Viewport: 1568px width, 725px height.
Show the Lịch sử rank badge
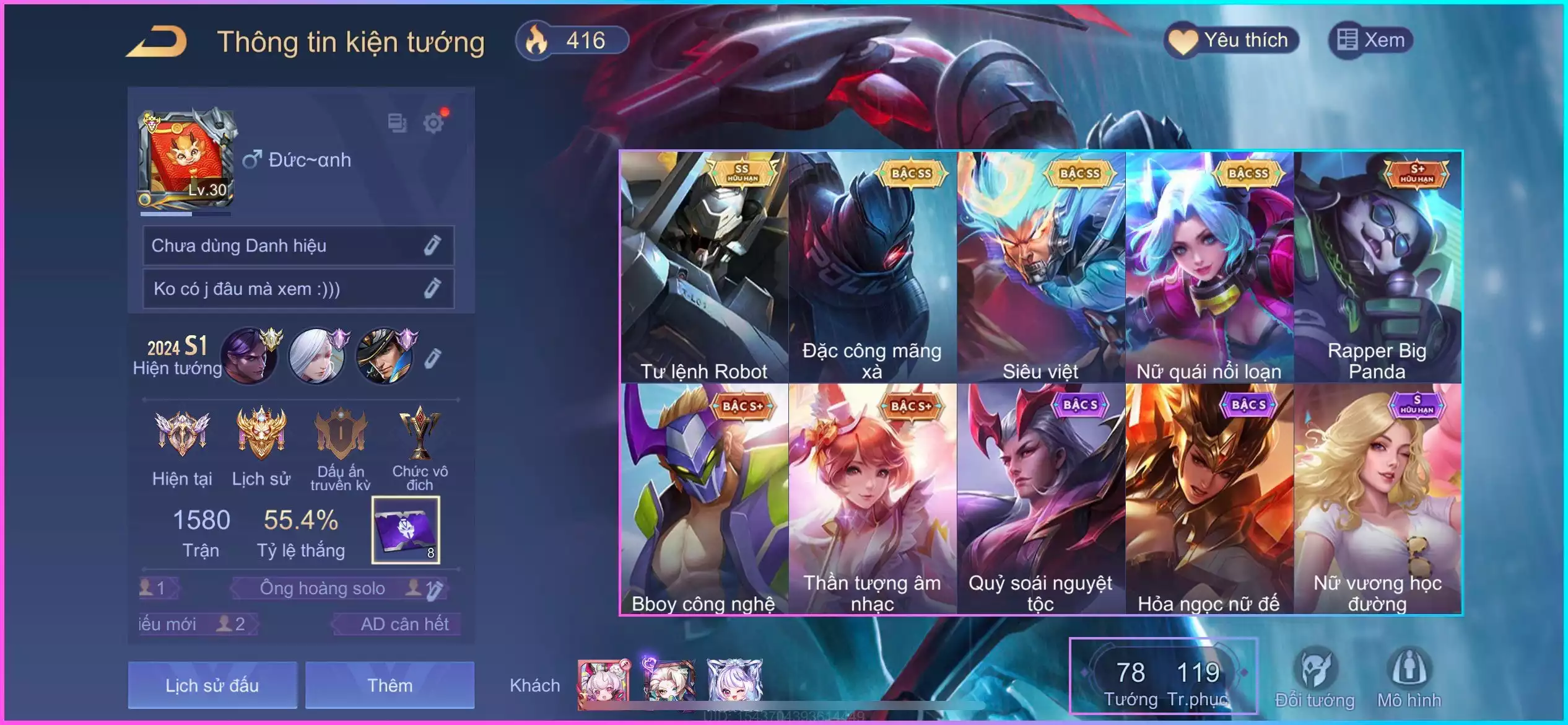(x=261, y=445)
